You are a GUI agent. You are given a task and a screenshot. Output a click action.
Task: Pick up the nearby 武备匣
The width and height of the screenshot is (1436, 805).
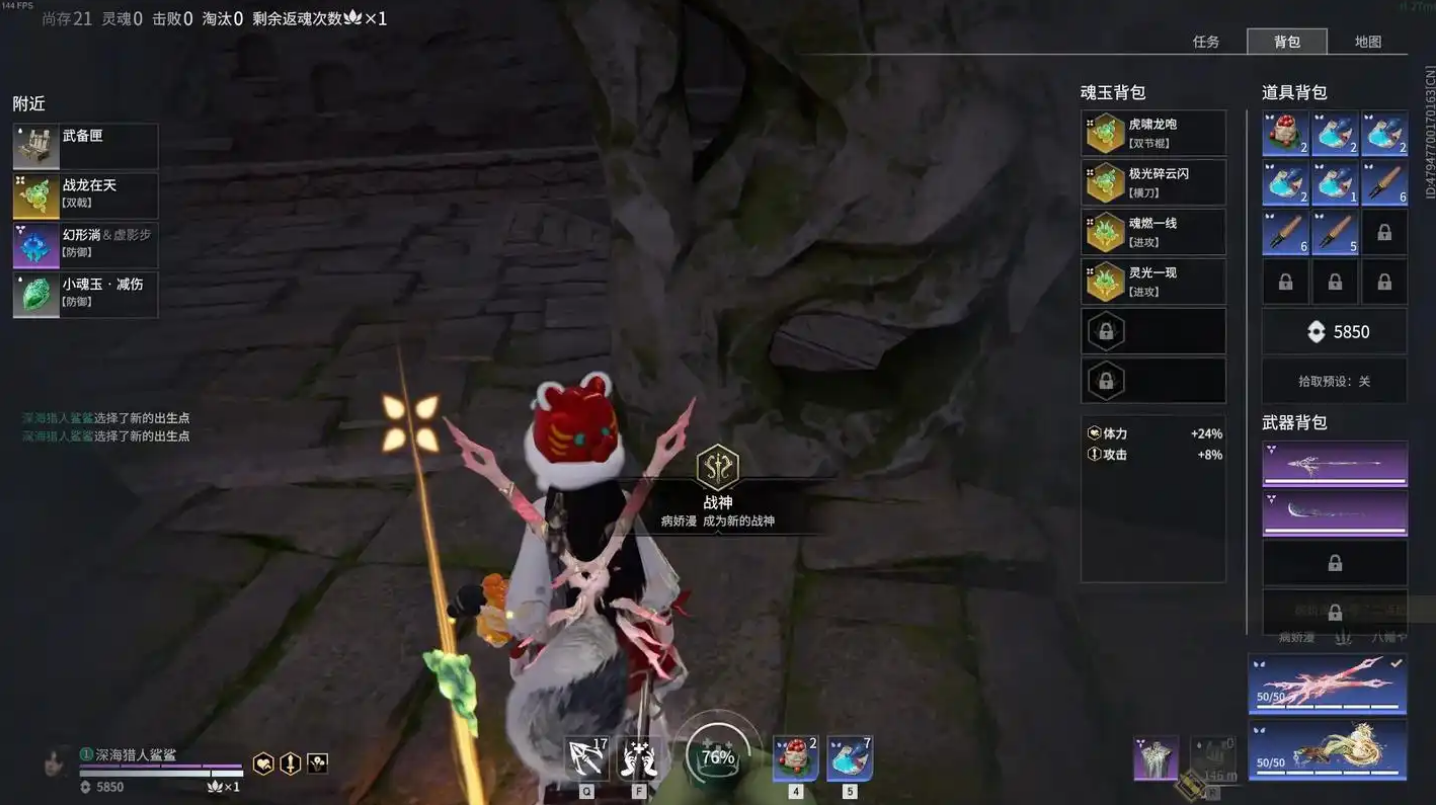point(85,146)
